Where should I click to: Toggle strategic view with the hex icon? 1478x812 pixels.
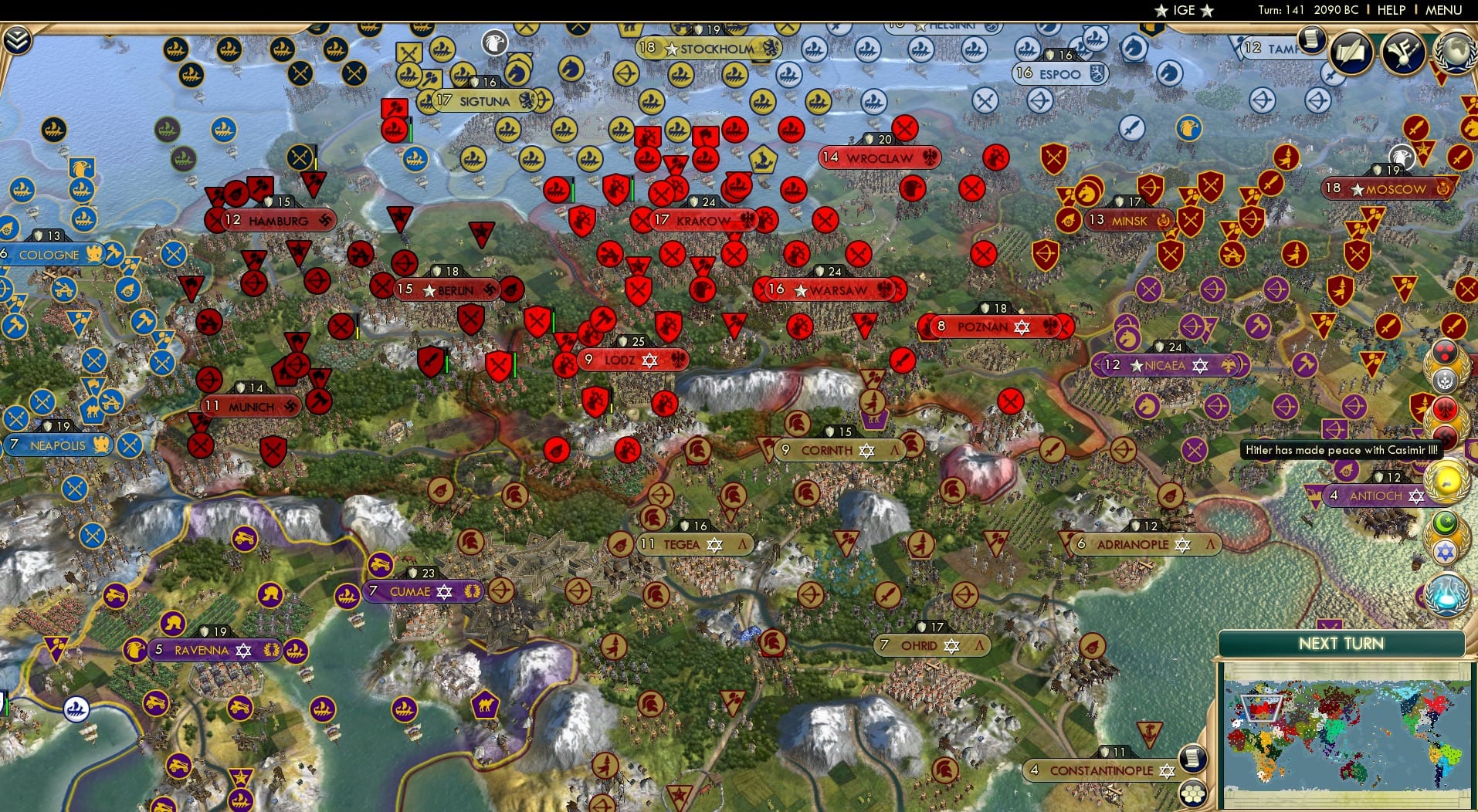1192,794
